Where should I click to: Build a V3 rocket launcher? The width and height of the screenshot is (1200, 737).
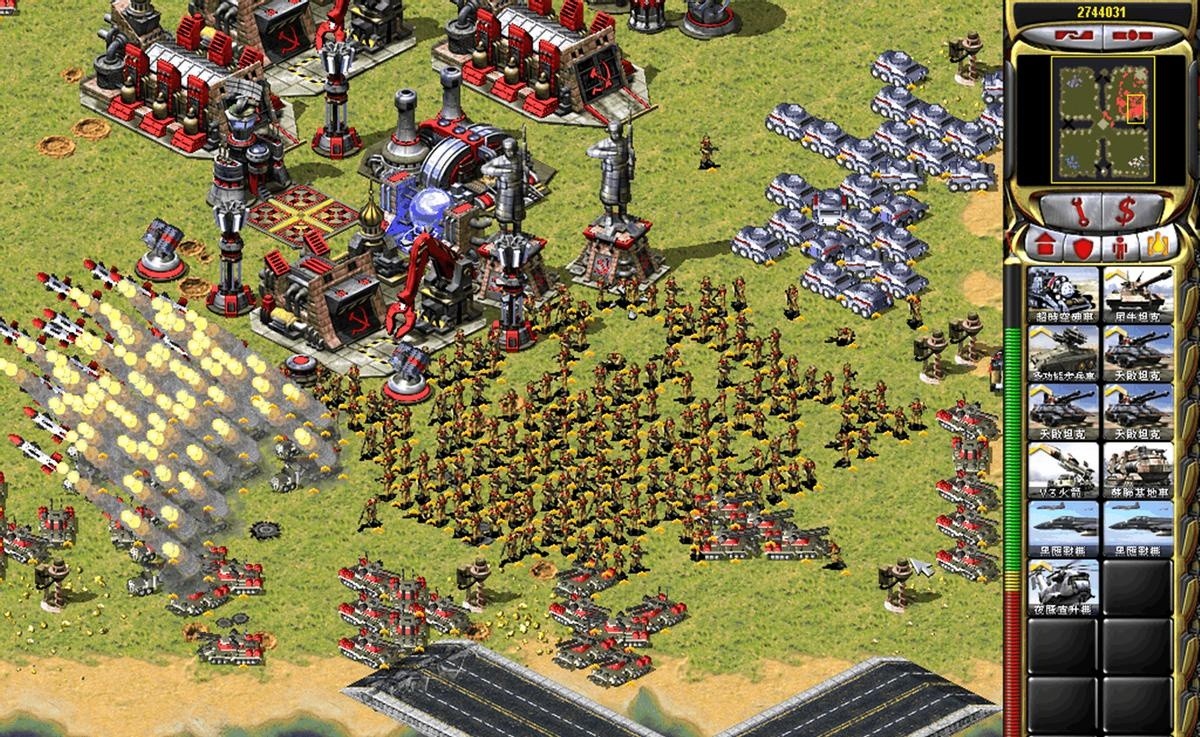point(1062,470)
